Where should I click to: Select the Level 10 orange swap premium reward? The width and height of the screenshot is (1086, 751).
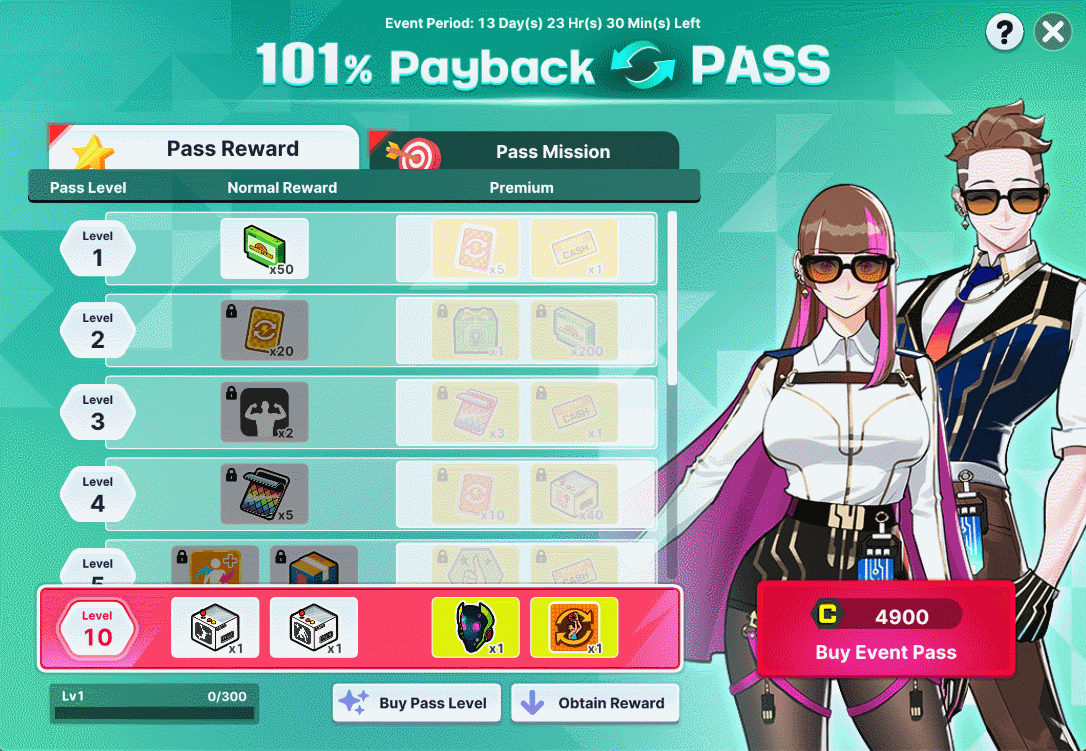[573, 627]
